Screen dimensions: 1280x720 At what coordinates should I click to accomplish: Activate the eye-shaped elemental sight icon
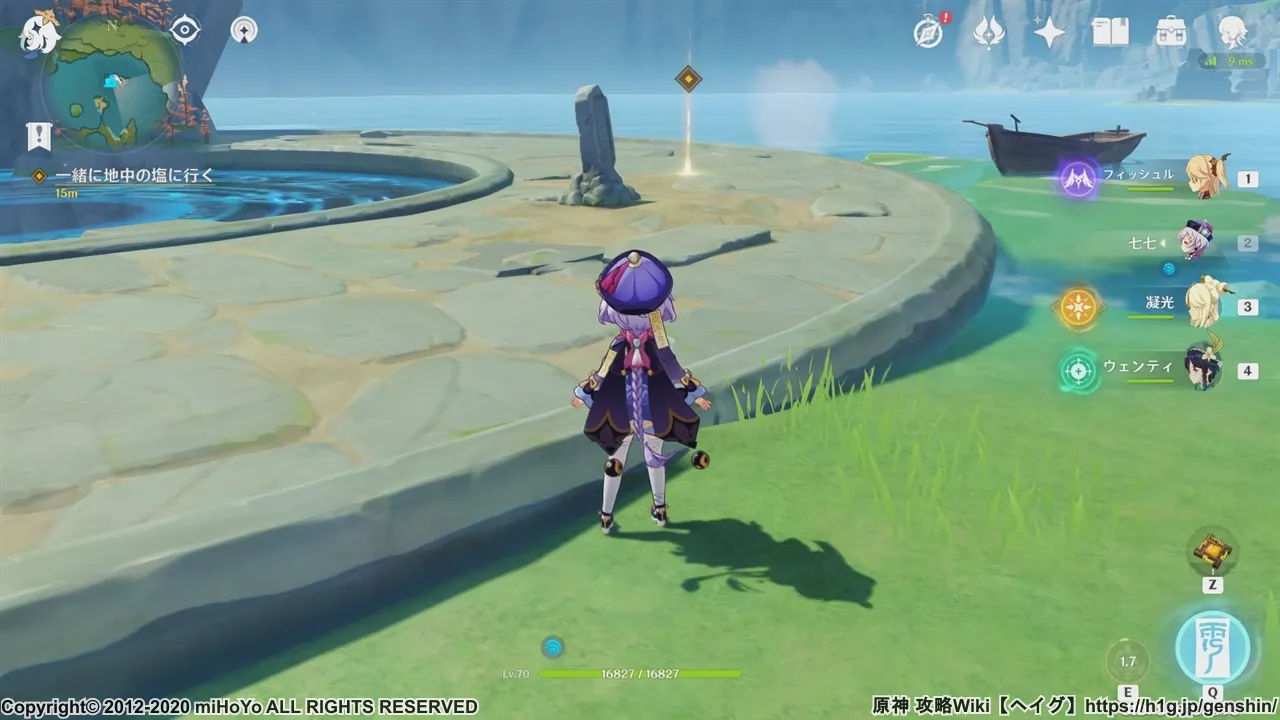click(x=185, y=30)
